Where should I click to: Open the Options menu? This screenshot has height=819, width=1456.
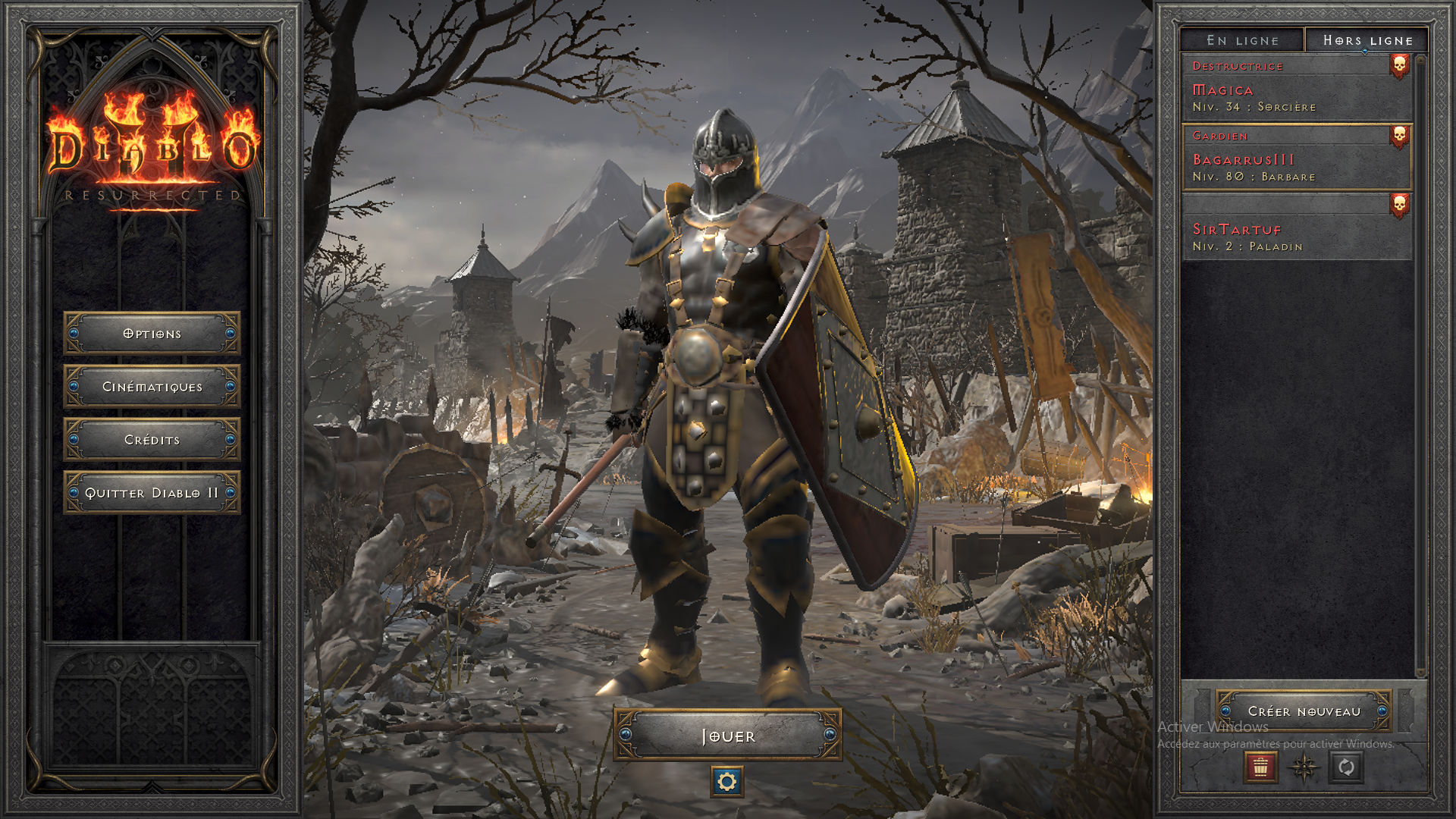pyautogui.click(x=152, y=334)
